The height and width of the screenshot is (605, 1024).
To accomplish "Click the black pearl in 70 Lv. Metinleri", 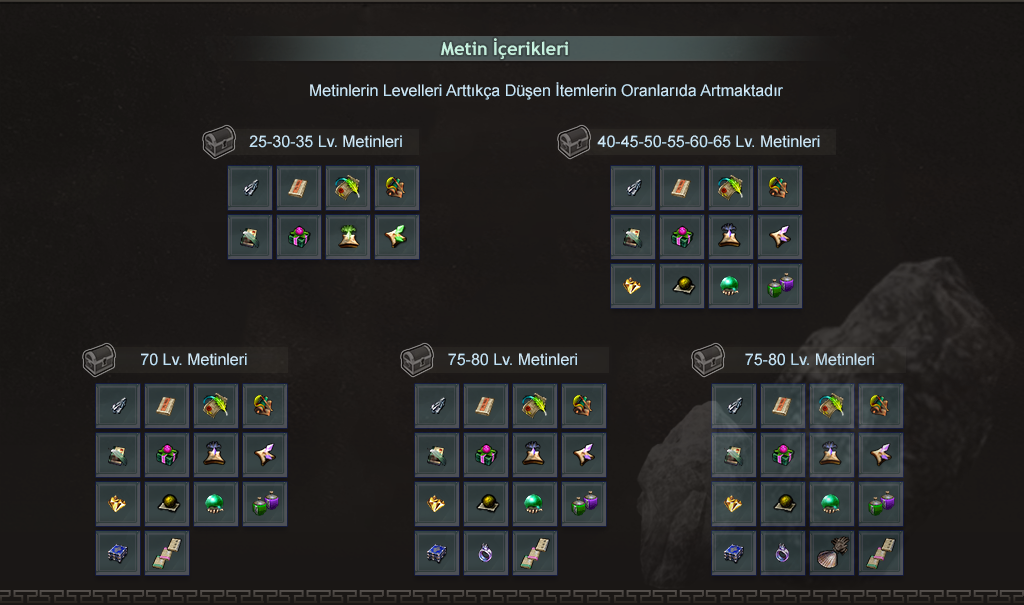I will pos(167,504).
